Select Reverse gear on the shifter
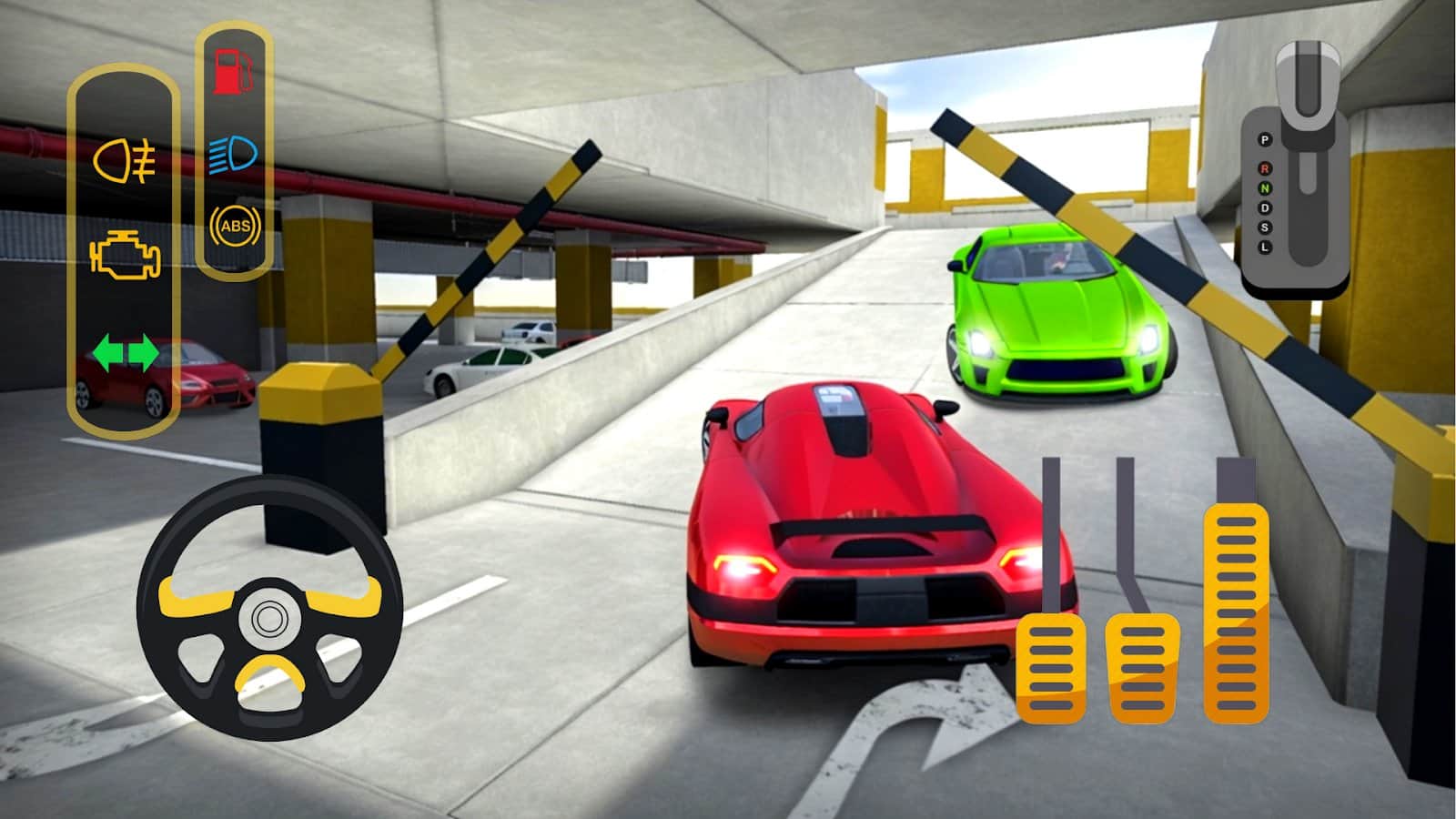Viewport: 1456px width, 819px height. (x=1265, y=168)
